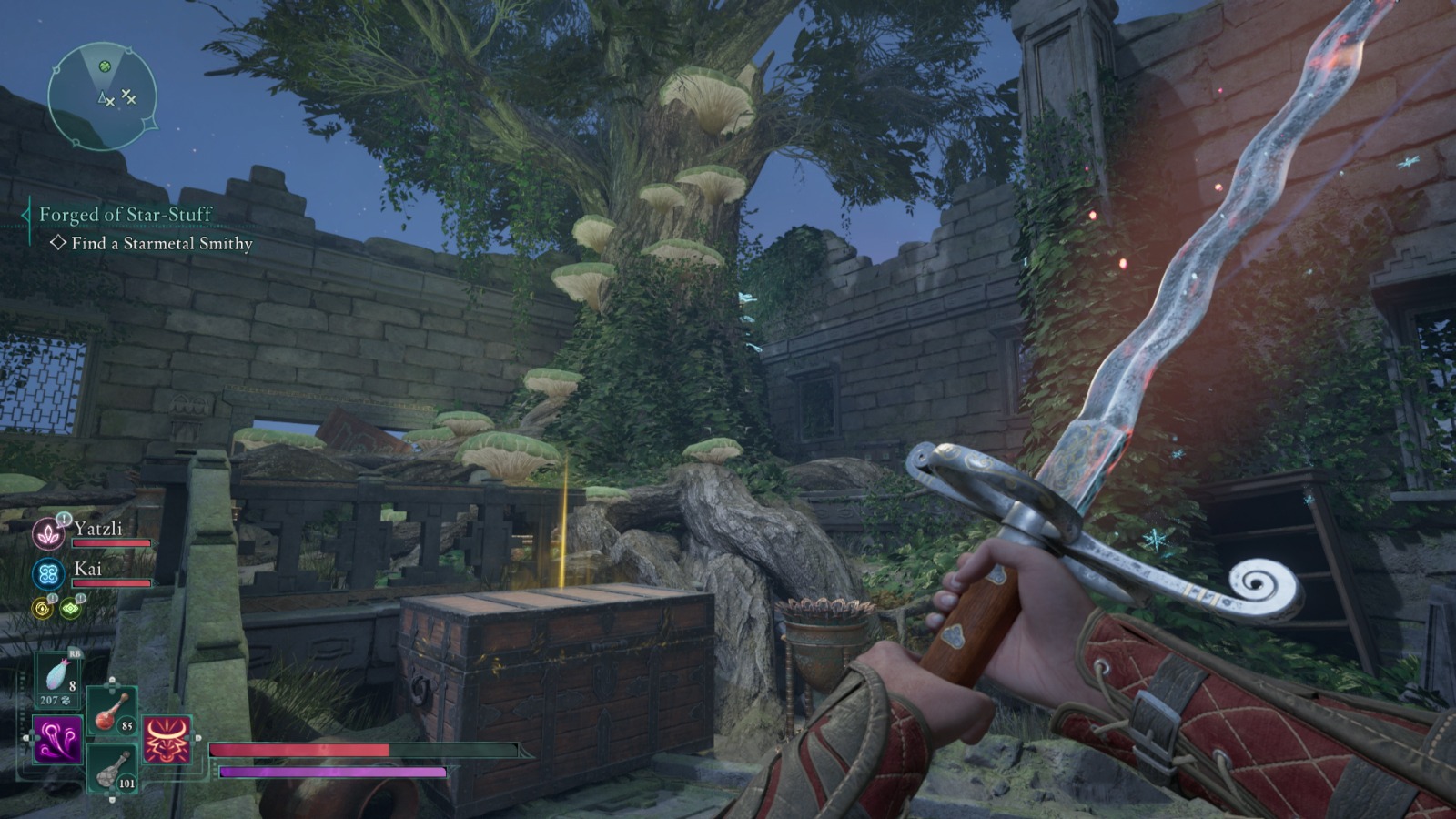This screenshot has height=819, width=1456.
Task: Select the Find a Starmetal Smithy objective
Action: point(161,244)
